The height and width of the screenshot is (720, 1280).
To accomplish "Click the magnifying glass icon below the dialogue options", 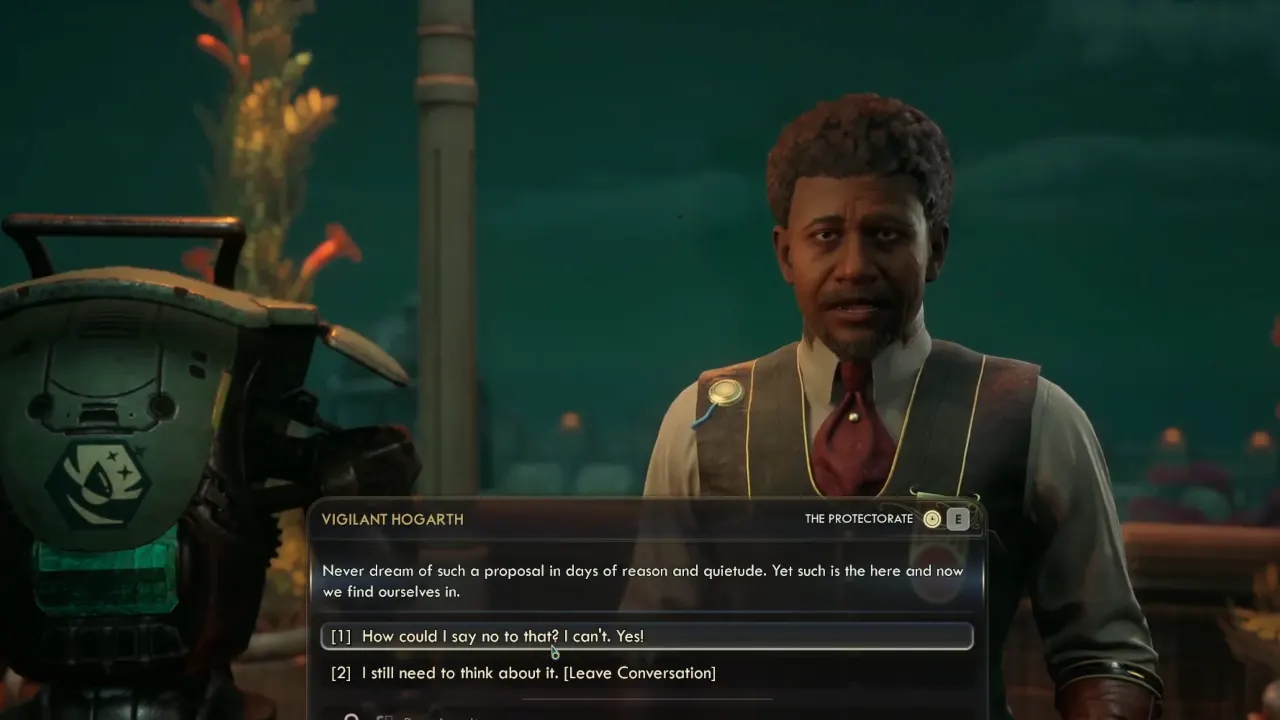I will coord(351,717).
